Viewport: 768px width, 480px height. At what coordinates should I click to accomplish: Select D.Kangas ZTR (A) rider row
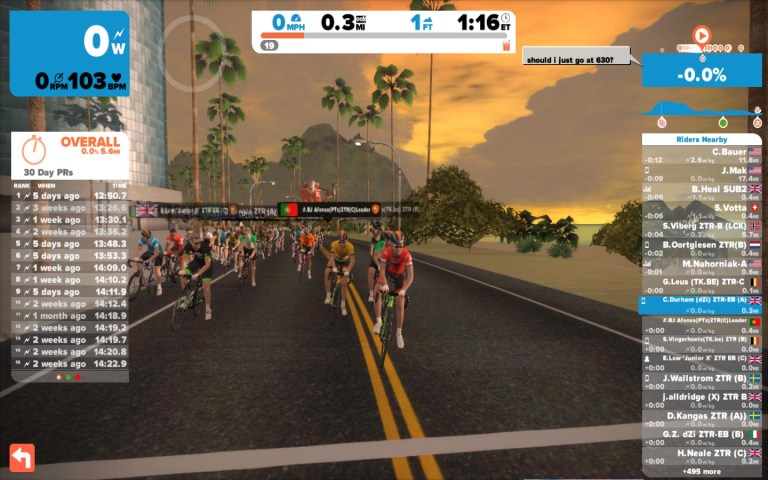[x=701, y=418]
